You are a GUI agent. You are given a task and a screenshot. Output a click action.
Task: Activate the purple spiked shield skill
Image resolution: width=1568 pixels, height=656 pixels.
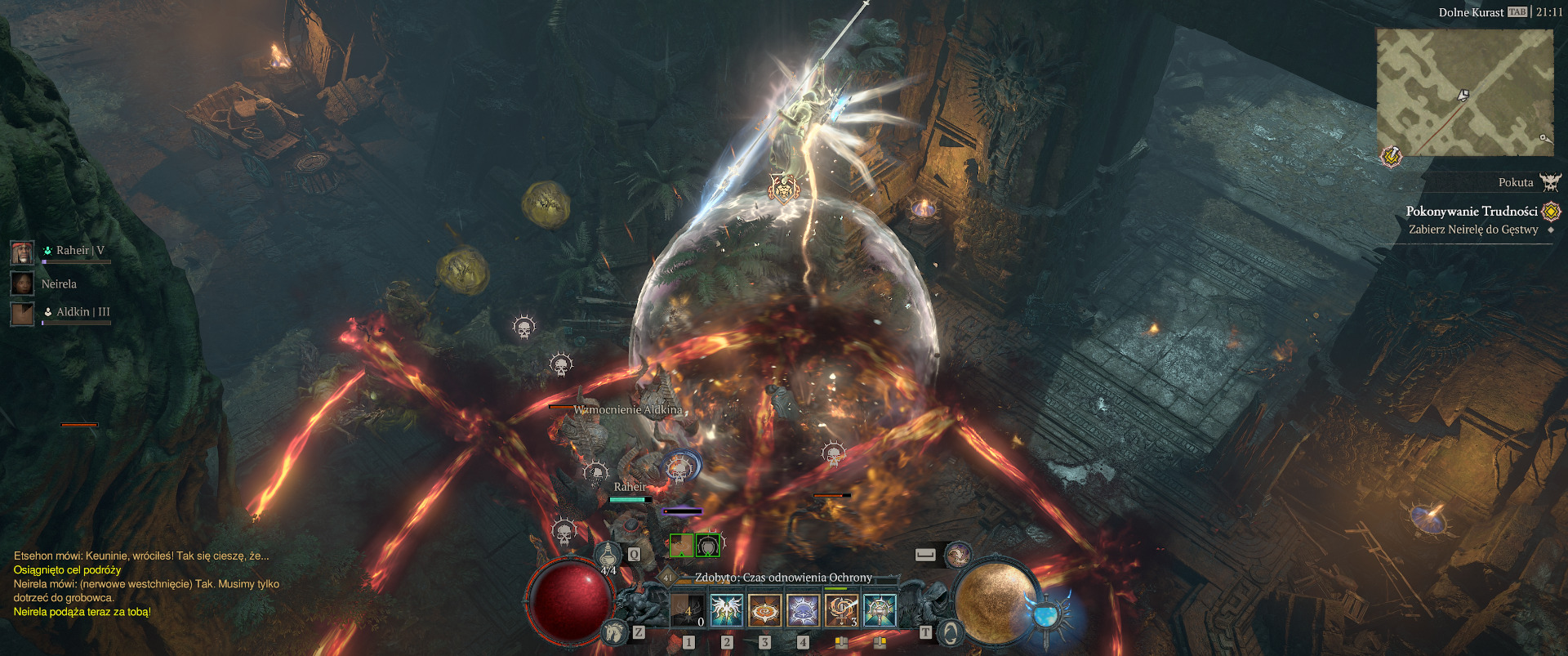pyautogui.click(x=803, y=610)
